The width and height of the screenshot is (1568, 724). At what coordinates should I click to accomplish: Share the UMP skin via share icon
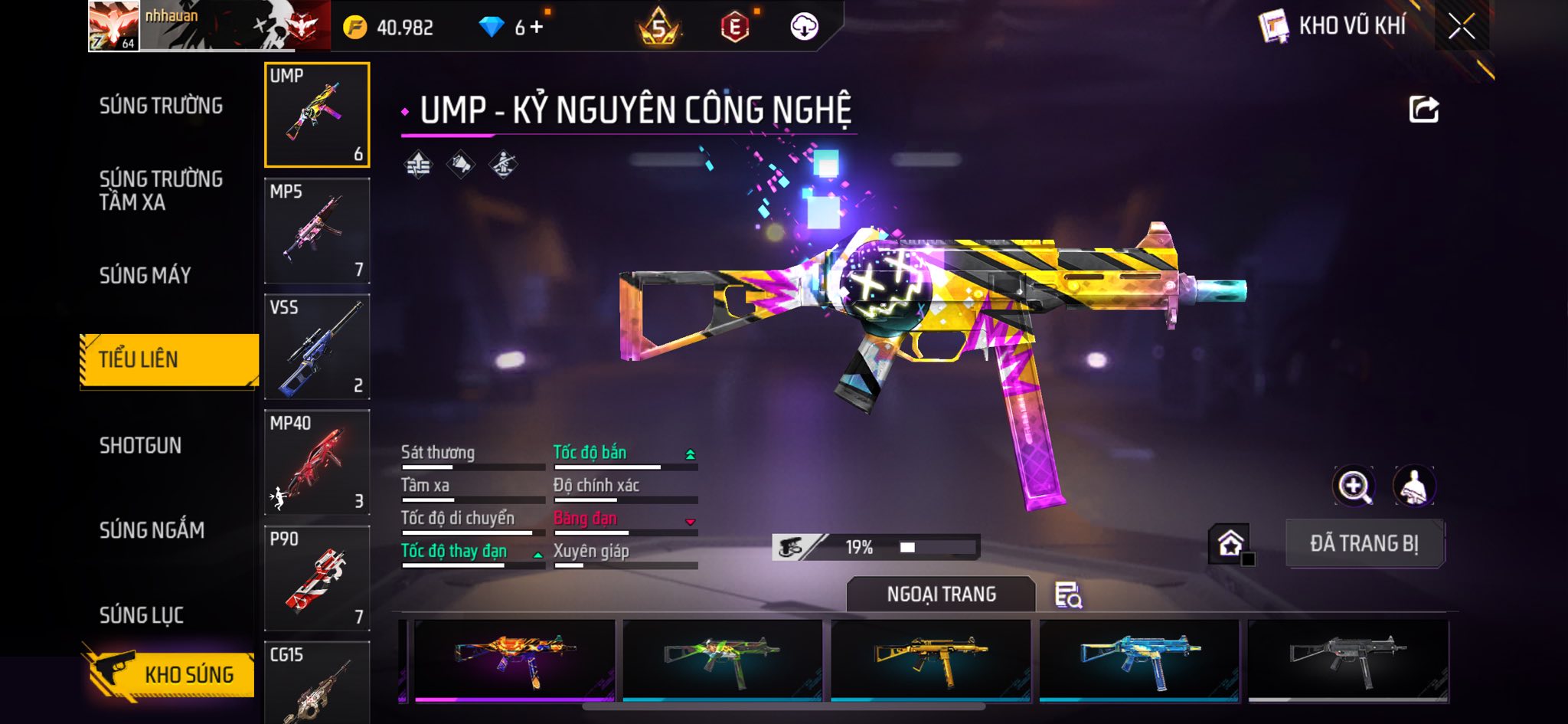[x=1423, y=110]
